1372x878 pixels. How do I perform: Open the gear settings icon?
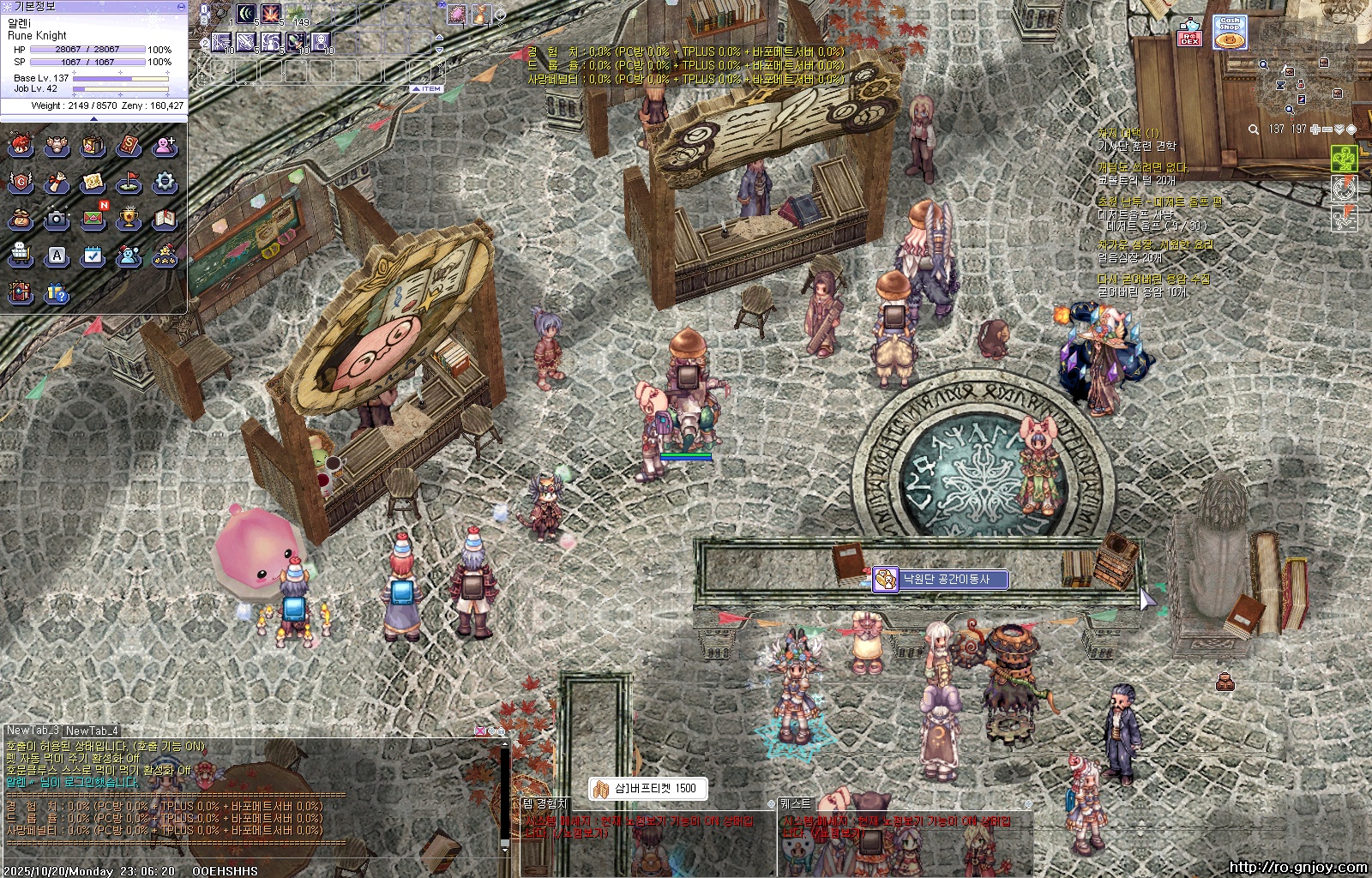click(x=165, y=182)
